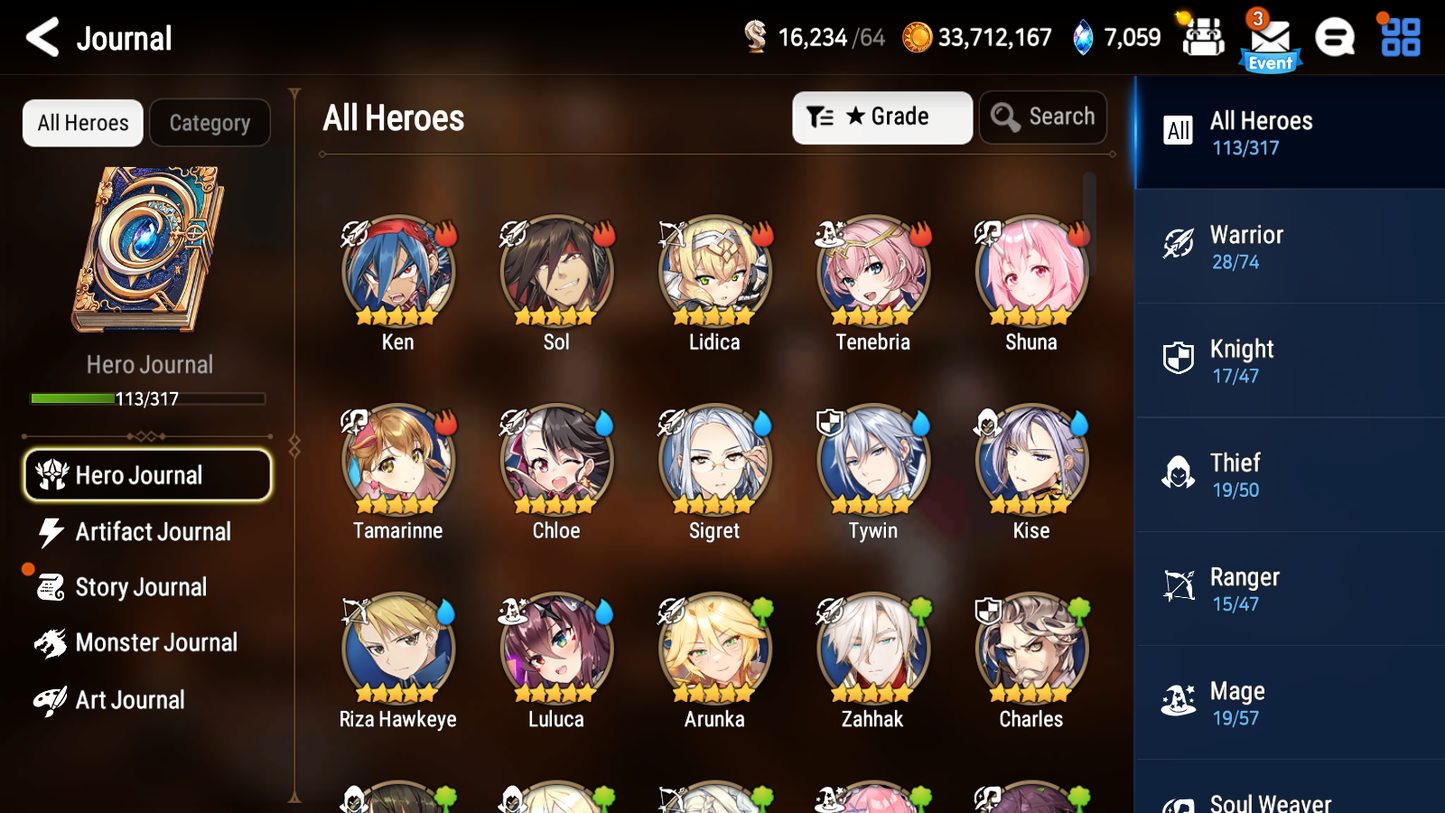Open the Grade filter dropdown
This screenshot has height=813, width=1445.
point(882,117)
